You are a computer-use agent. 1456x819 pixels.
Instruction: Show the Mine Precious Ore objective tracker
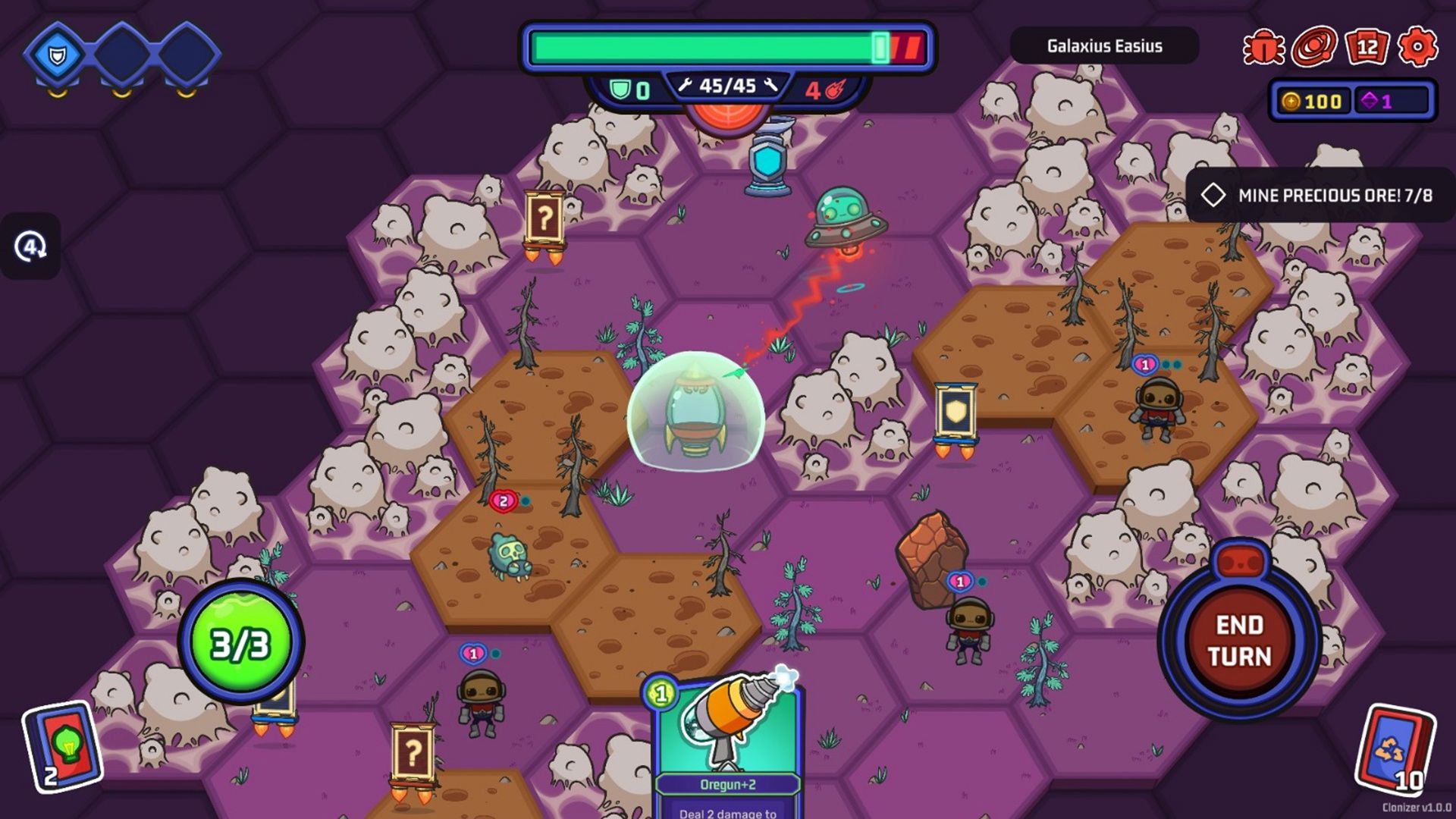coord(1320,196)
